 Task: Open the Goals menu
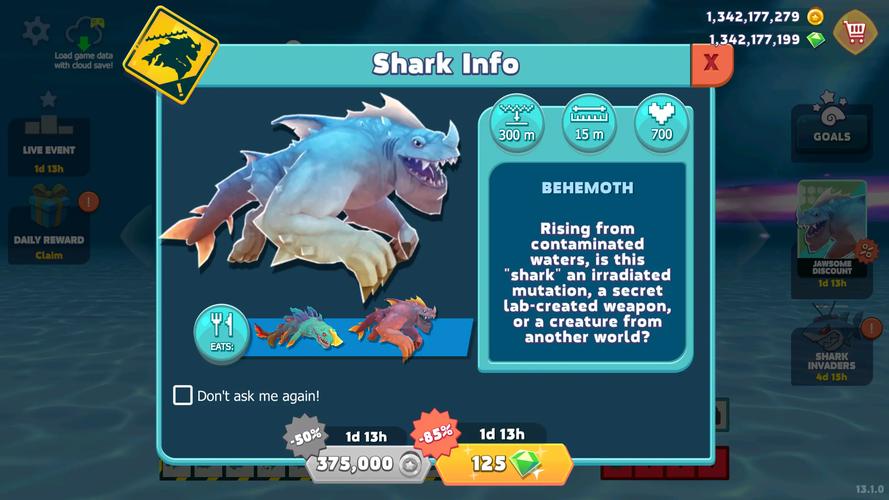point(831,124)
